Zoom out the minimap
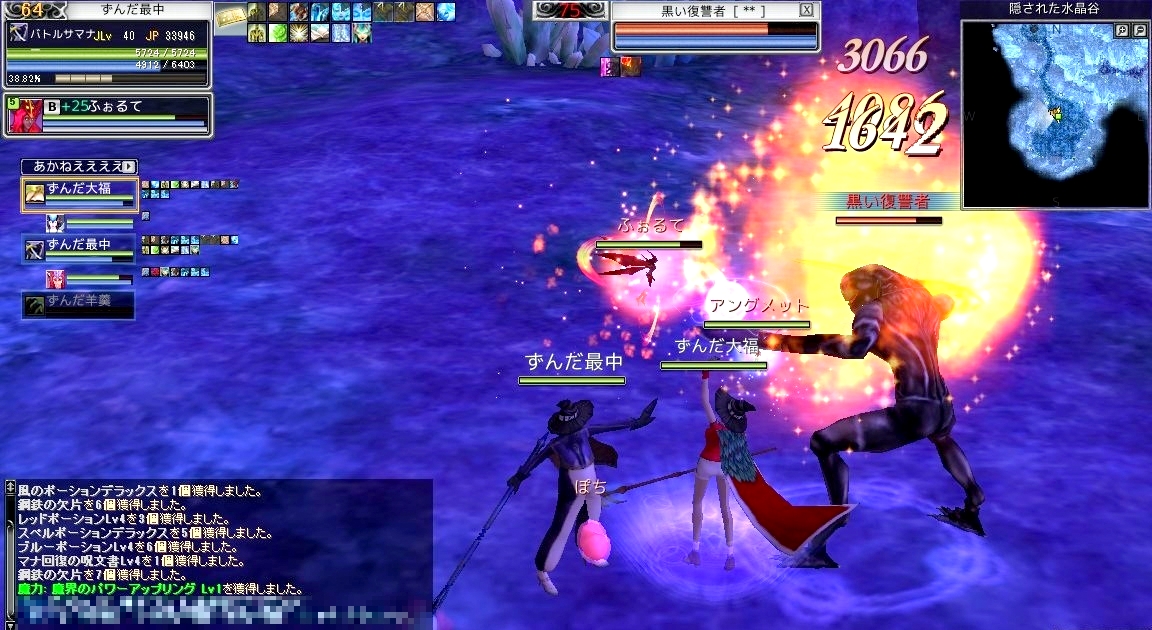Screen dimensions: 1152x630 tap(1139, 31)
